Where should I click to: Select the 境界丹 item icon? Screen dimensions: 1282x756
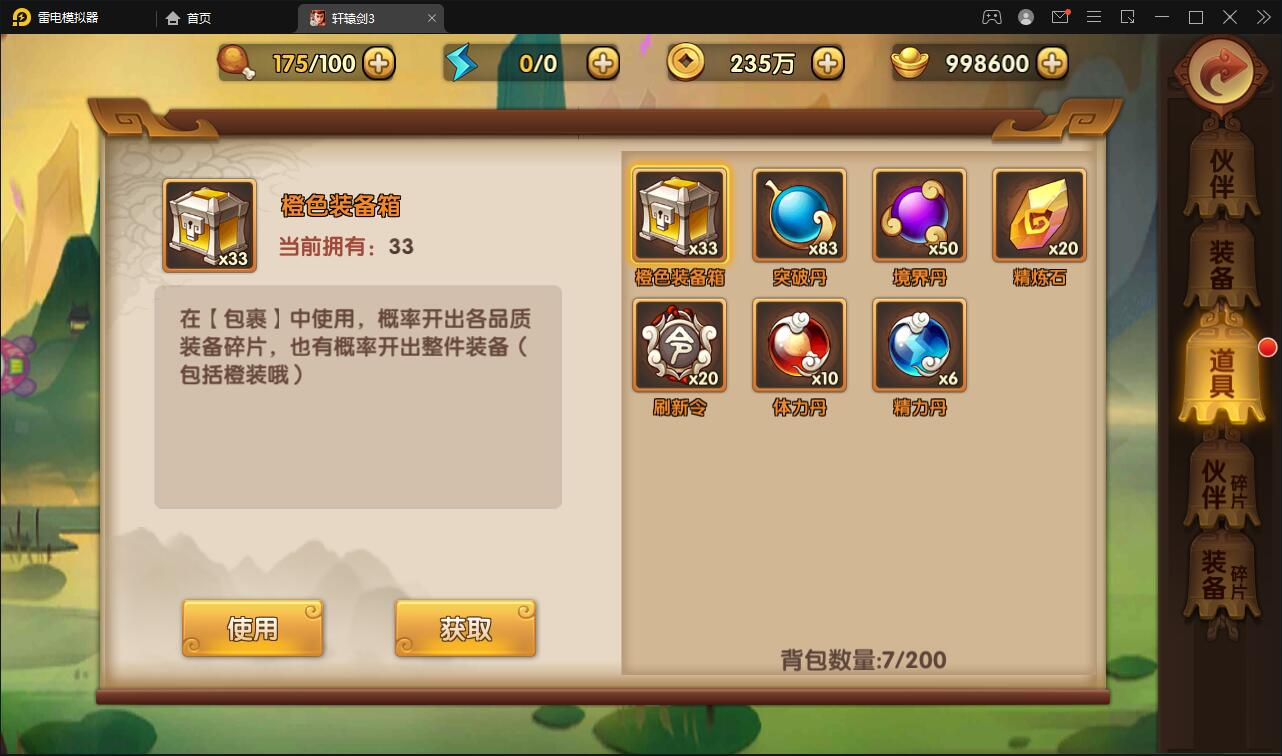point(918,214)
